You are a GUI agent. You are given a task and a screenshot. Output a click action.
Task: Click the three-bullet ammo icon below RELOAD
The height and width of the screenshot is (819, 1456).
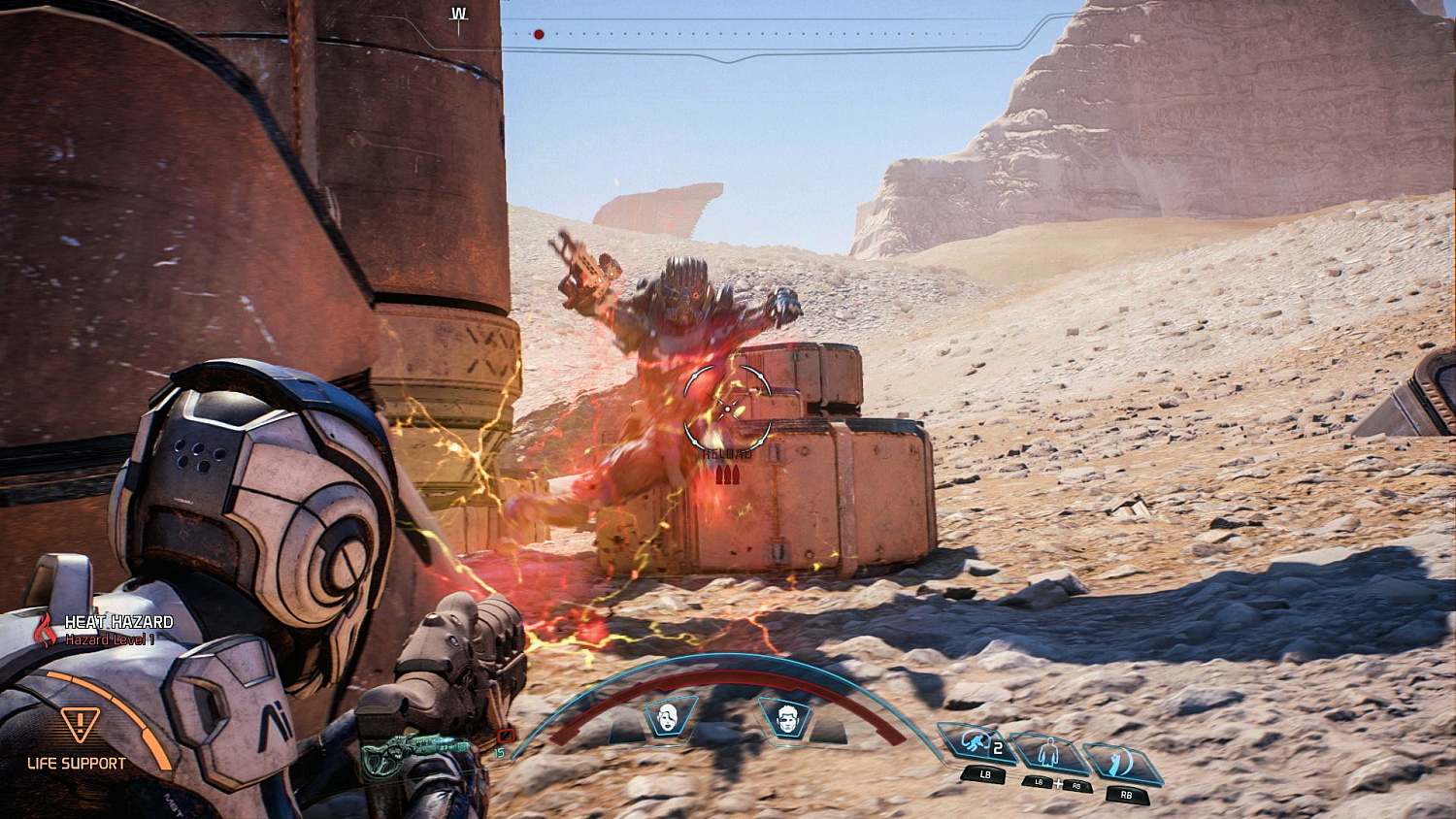point(726,475)
